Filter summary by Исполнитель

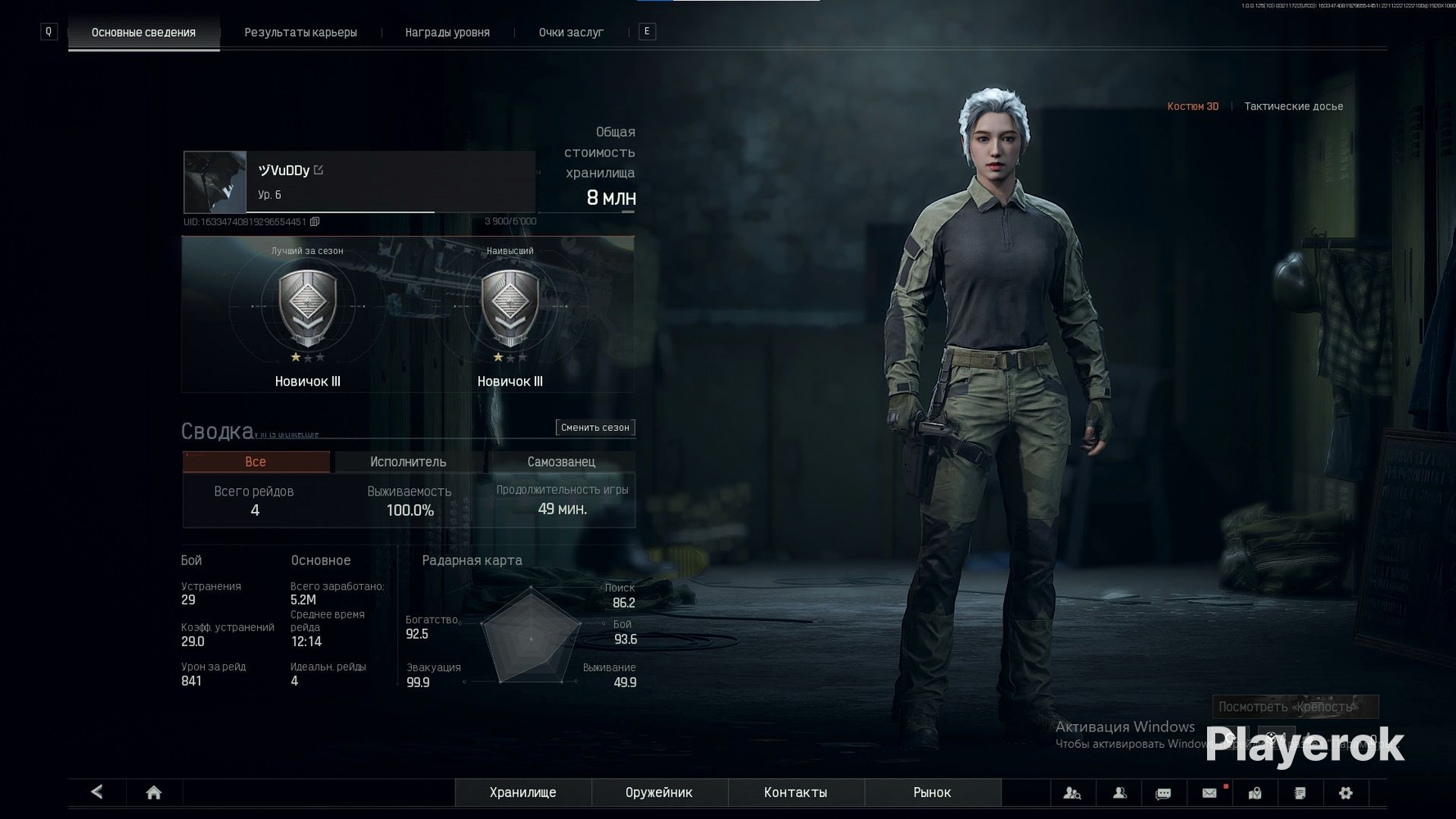point(408,462)
